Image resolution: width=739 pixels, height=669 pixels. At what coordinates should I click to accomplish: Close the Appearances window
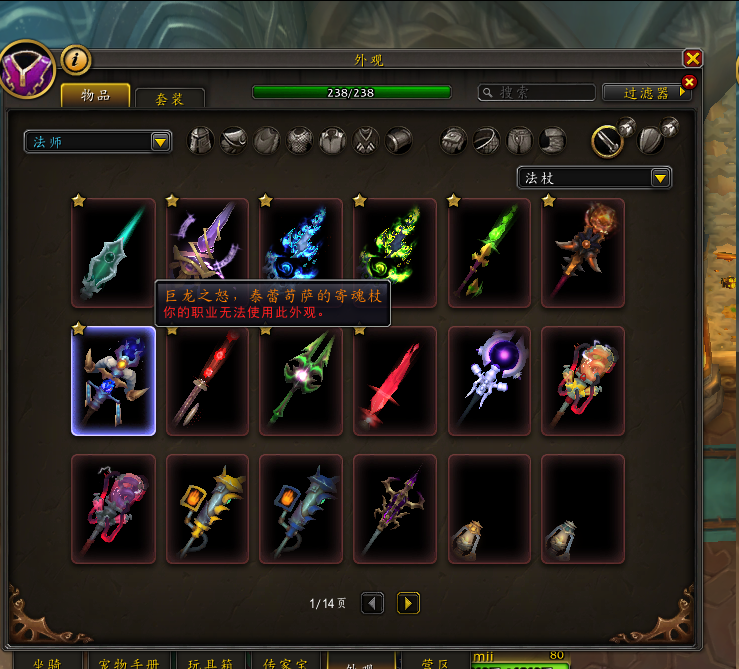[692, 59]
